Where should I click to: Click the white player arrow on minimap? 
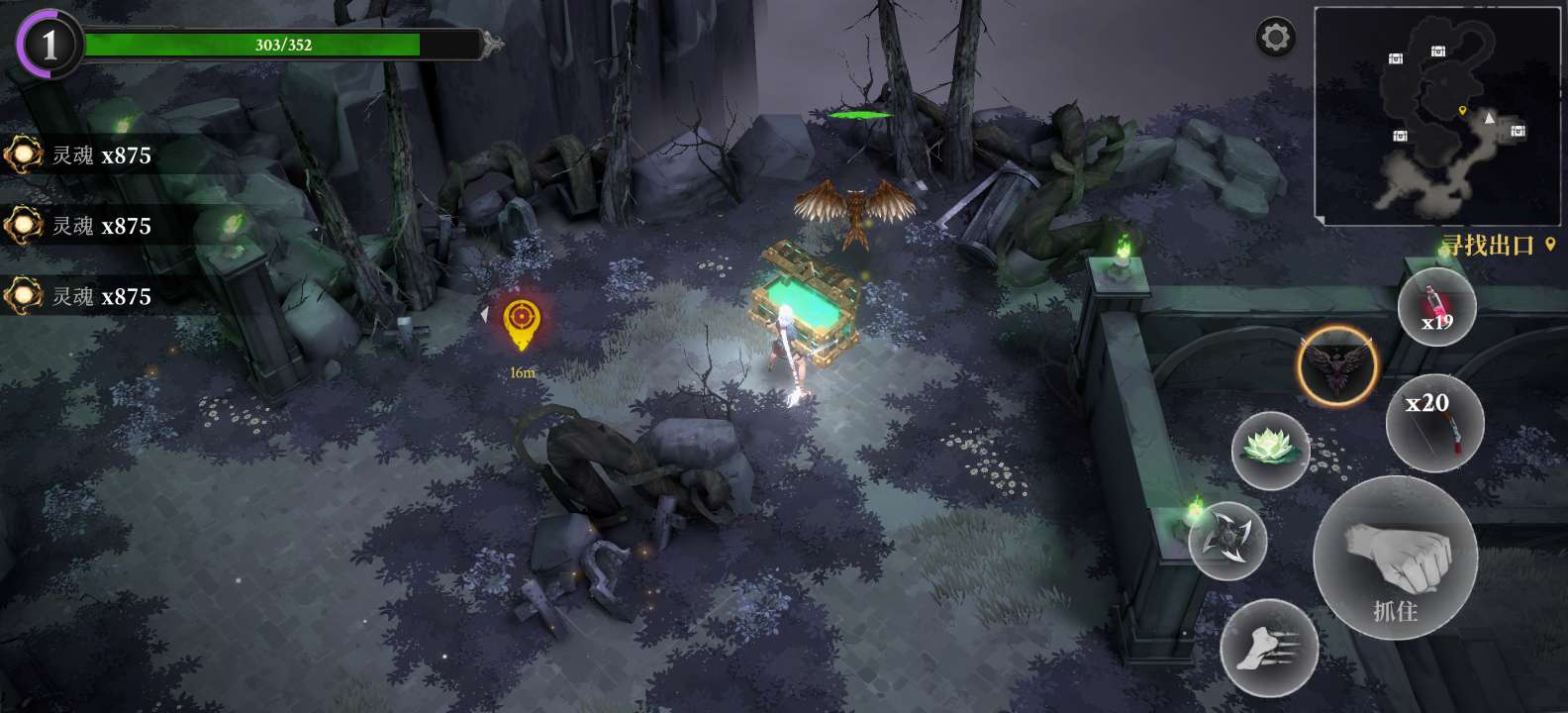coord(1489,118)
